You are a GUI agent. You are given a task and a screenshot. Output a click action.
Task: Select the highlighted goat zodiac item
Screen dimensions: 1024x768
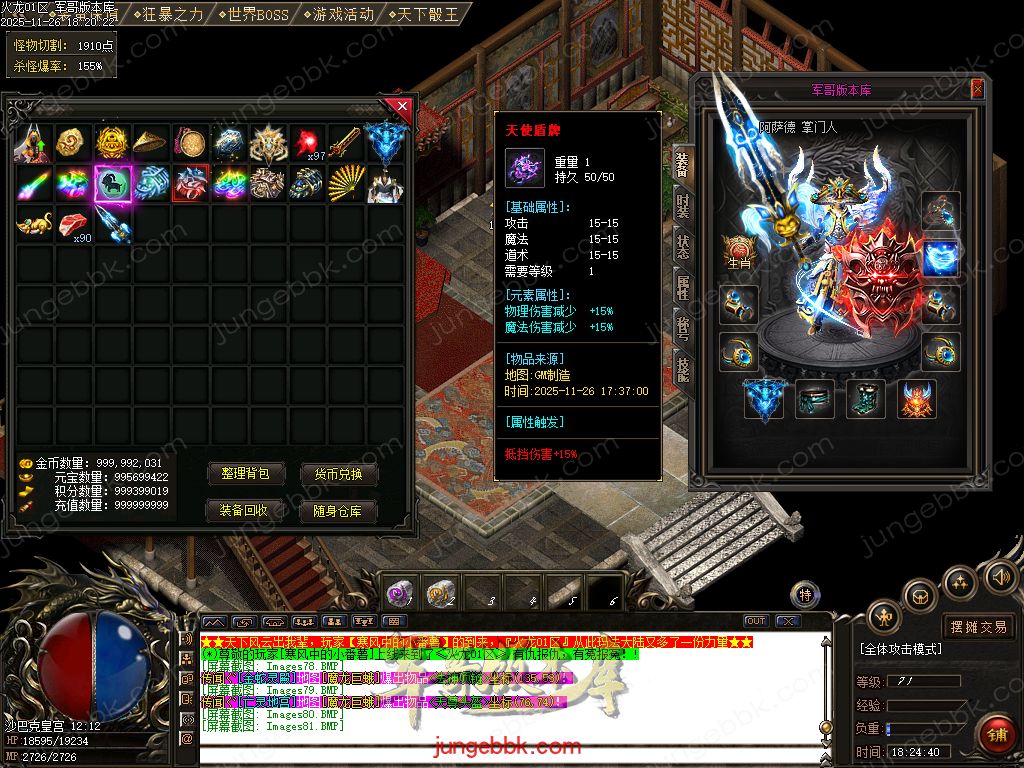pyautogui.click(x=113, y=184)
